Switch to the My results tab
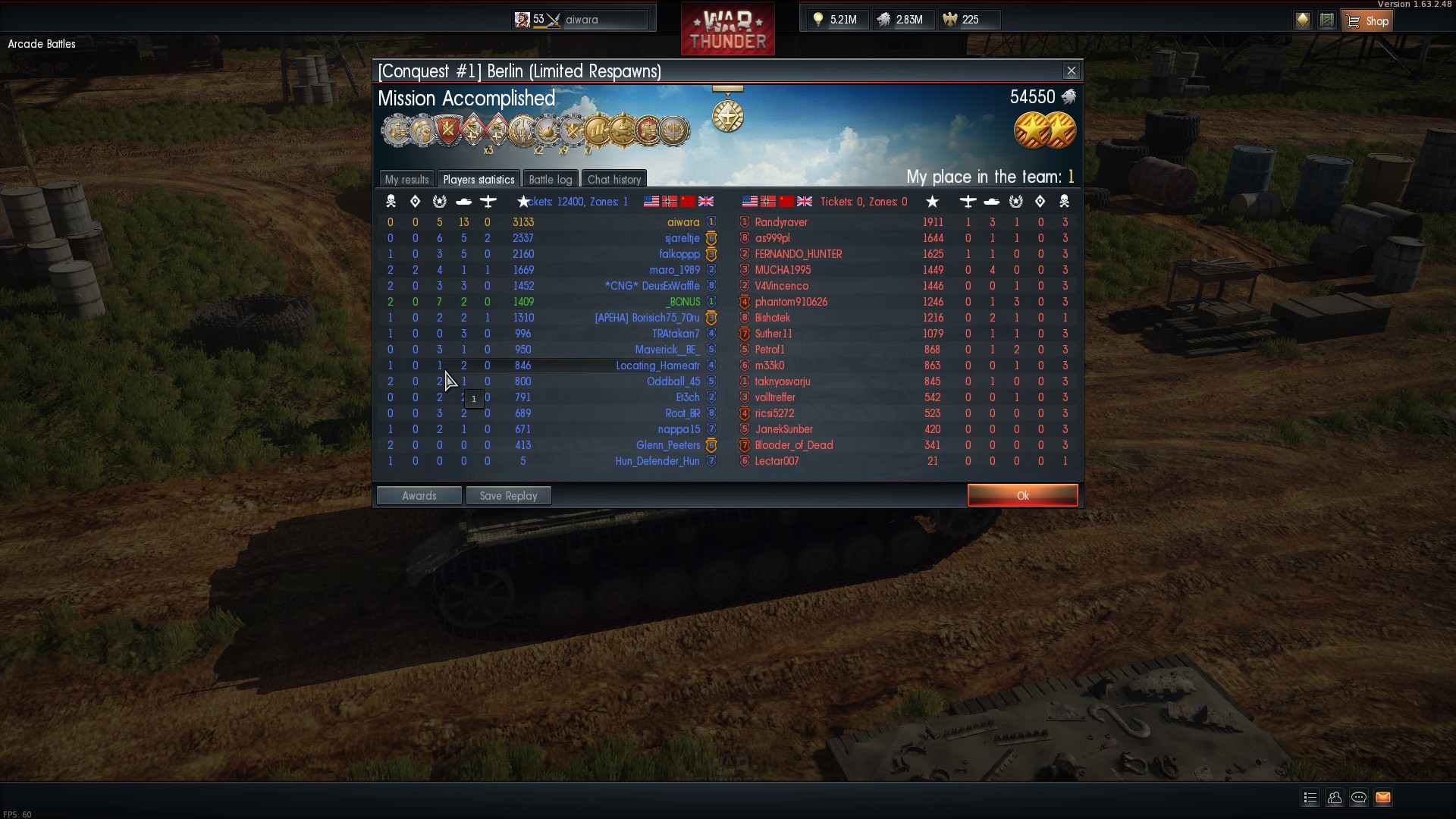This screenshot has width=1456, height=819. point(406,179)
